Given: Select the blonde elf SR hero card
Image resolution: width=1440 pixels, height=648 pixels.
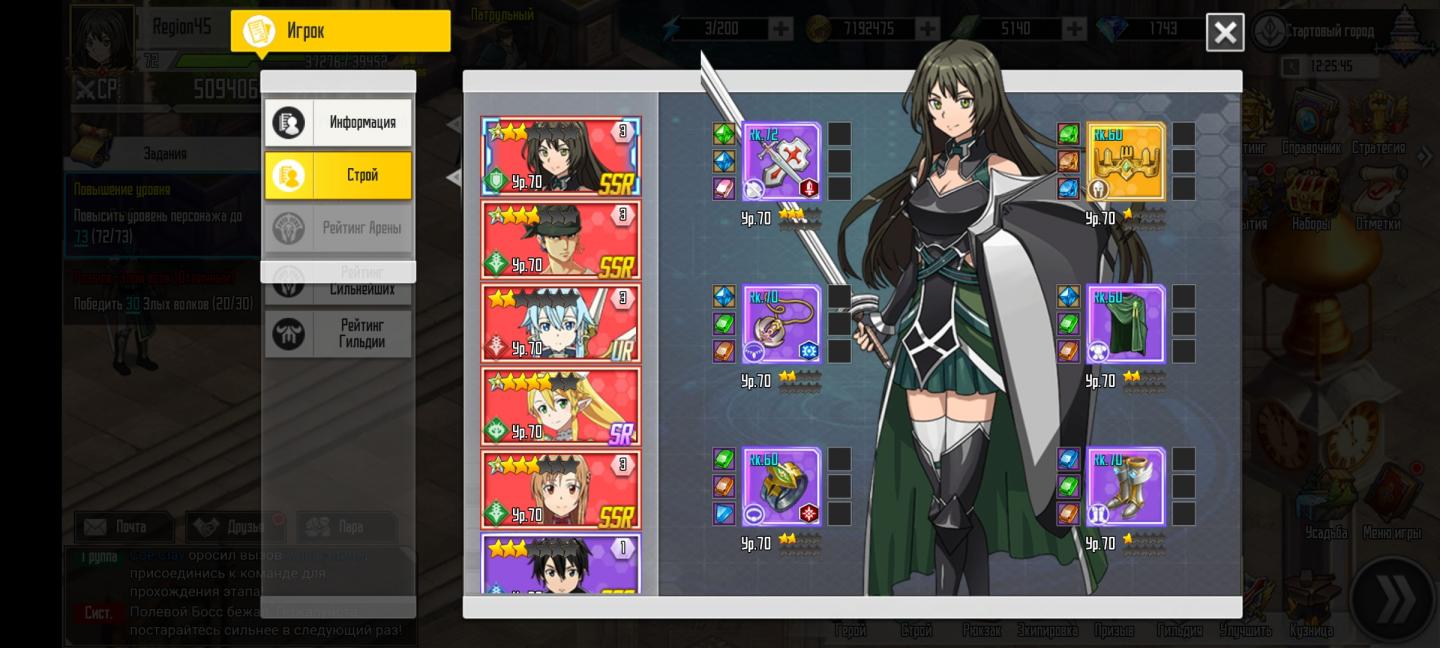Looking at the screenshot, I should tap(561, 406).
